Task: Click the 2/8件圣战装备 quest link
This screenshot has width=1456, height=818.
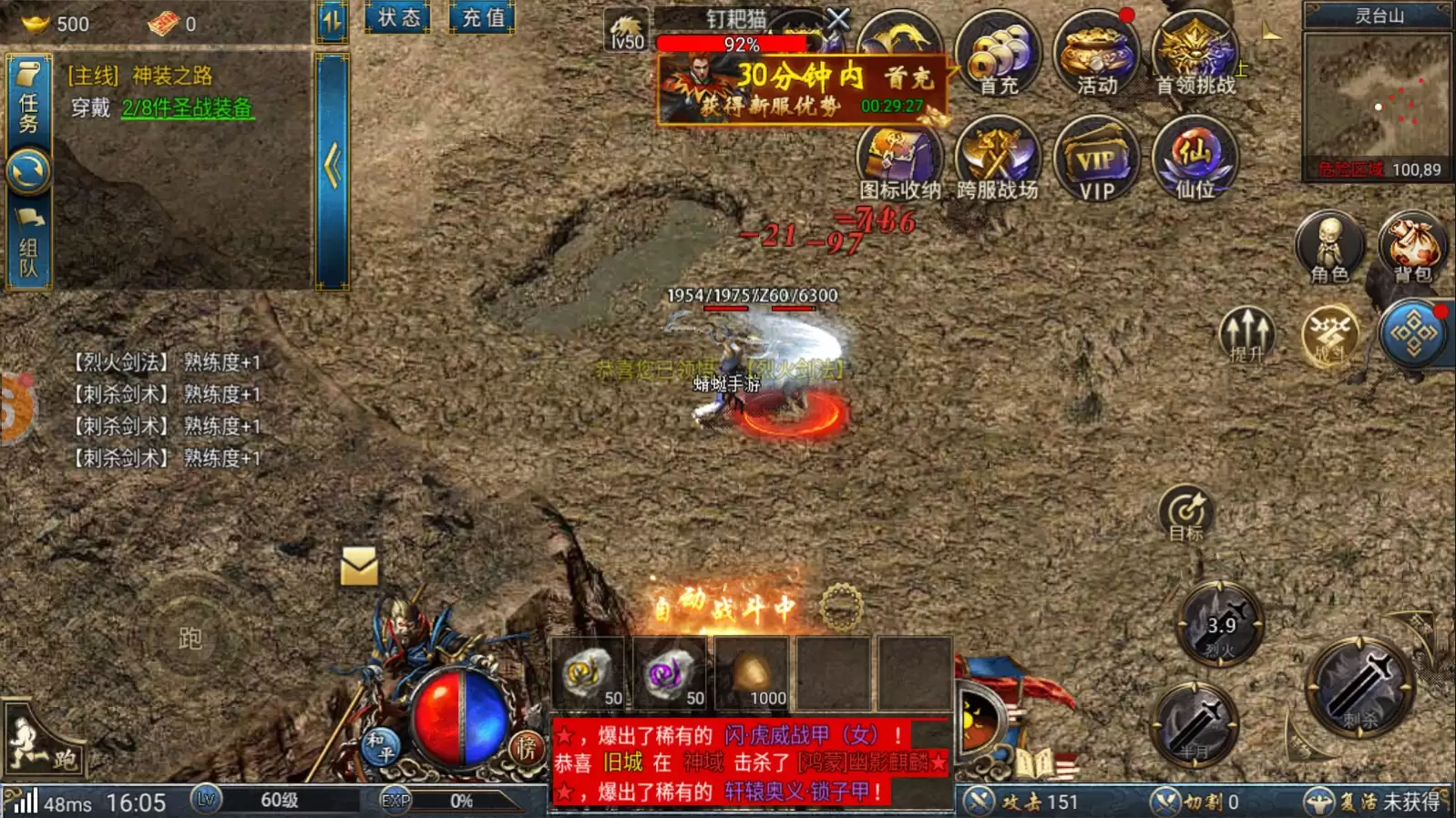Action: [188, 108]
